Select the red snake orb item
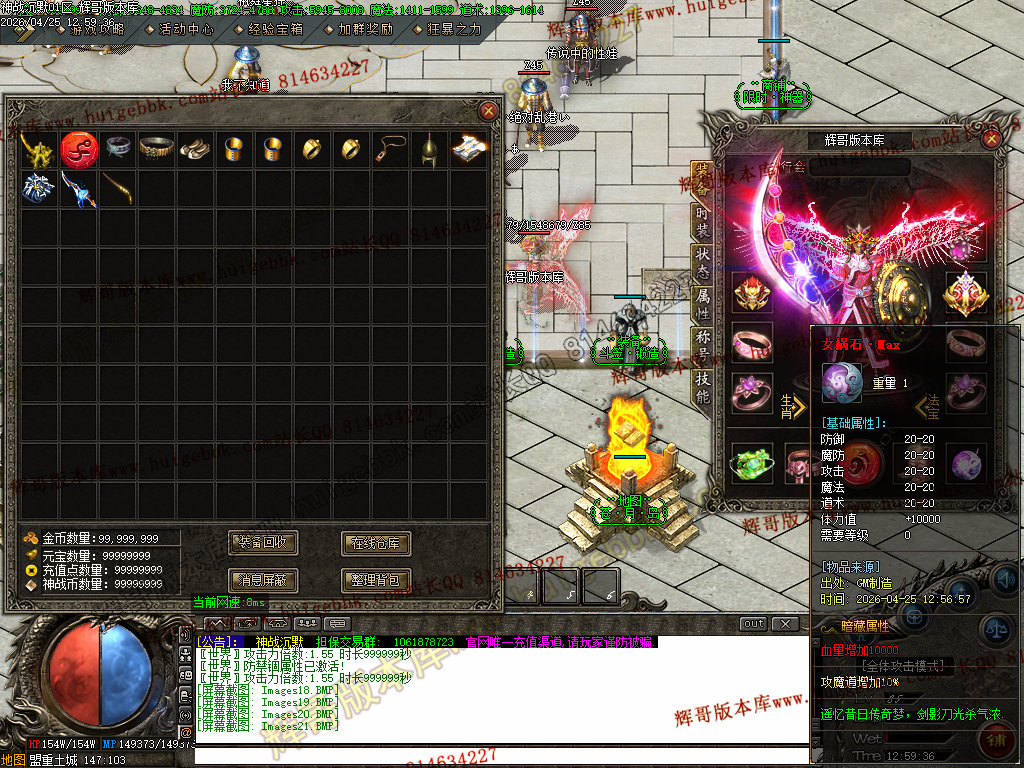Image resolution: width=1024 pixels, height=768 pixels. 77,149
